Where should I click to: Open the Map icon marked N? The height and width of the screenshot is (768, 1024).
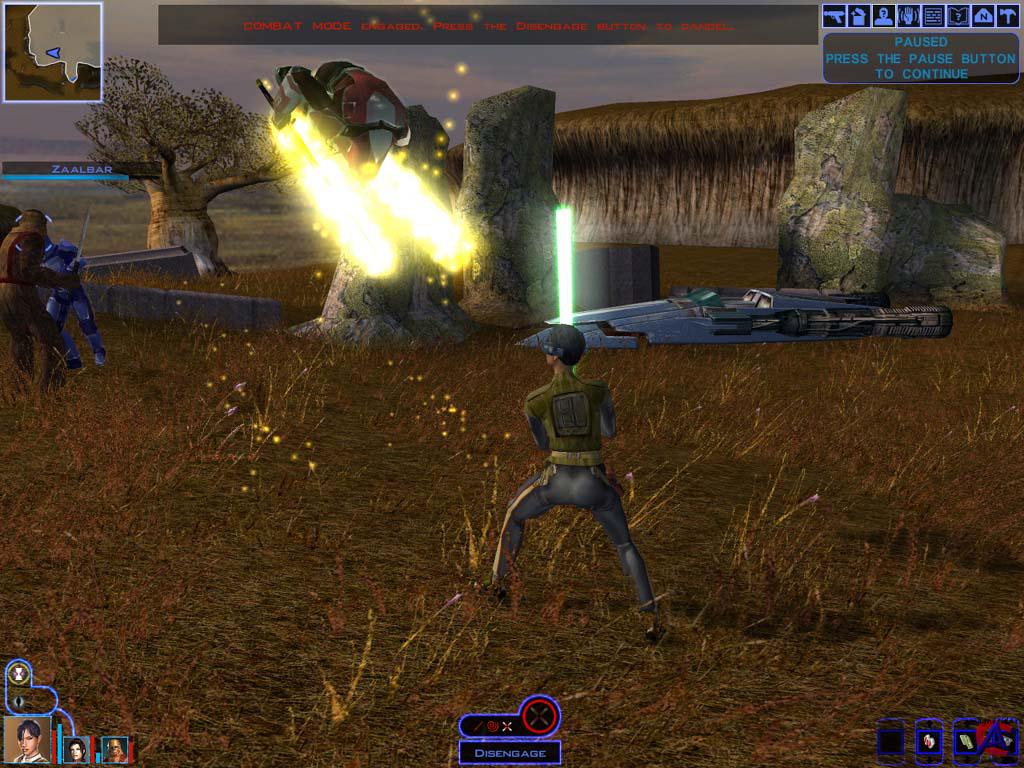coord(982,16)
